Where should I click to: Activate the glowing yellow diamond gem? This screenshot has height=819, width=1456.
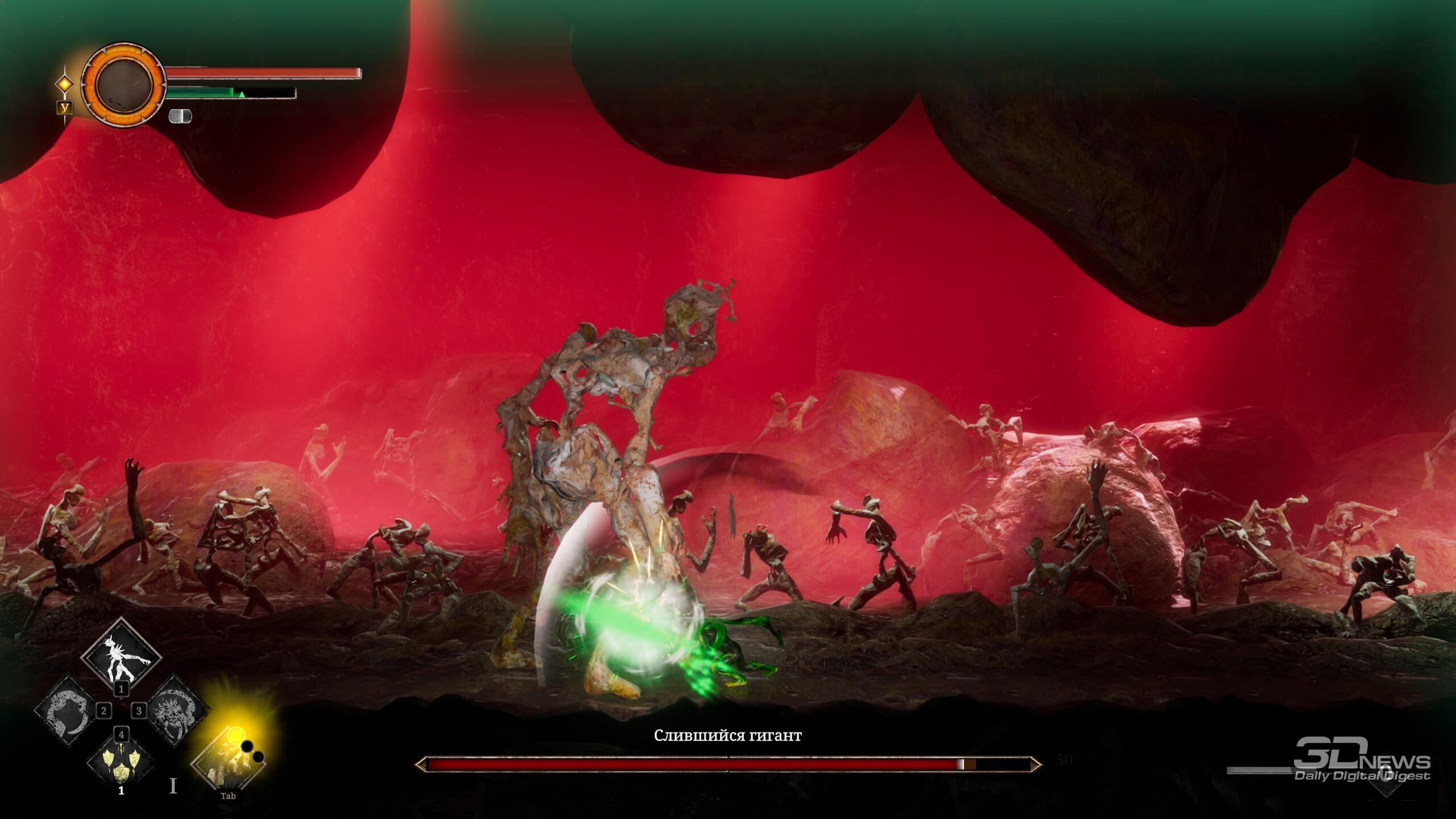click(65, 84)
